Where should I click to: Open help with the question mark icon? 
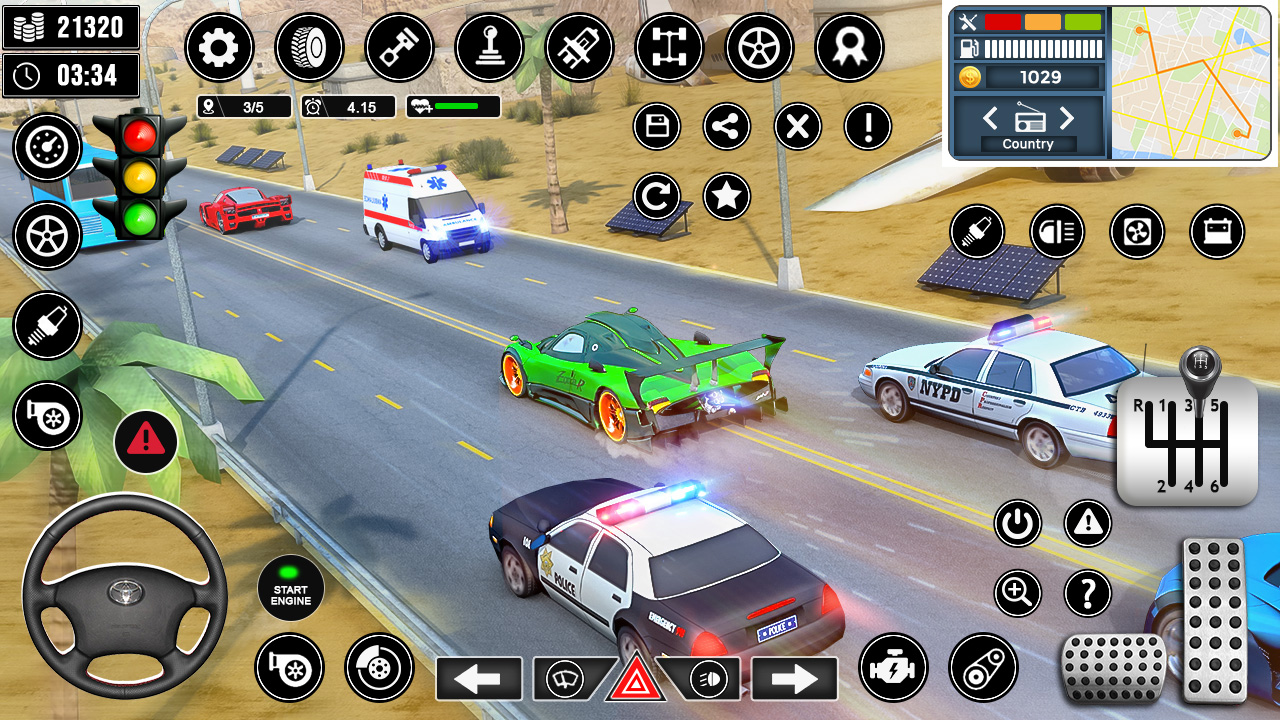[x=1088, y=594]
